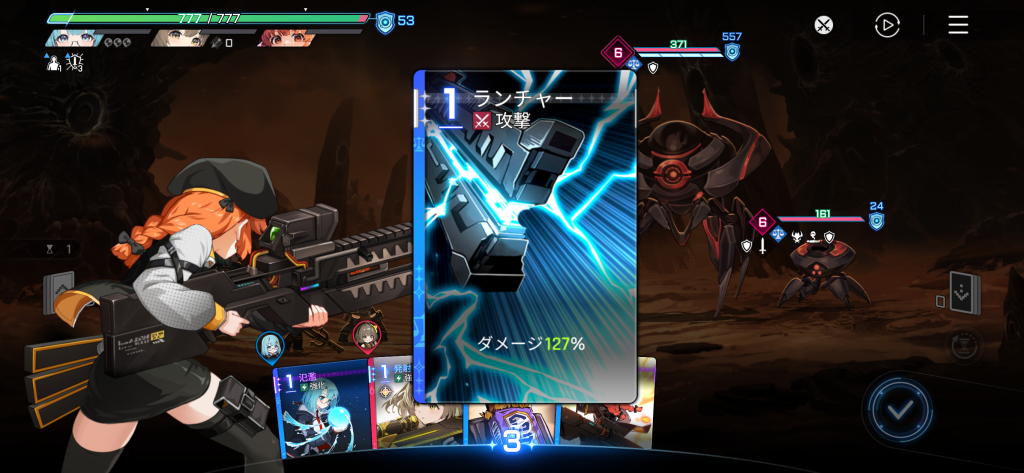Open the discard pile with the down arrow

point(964,293)
